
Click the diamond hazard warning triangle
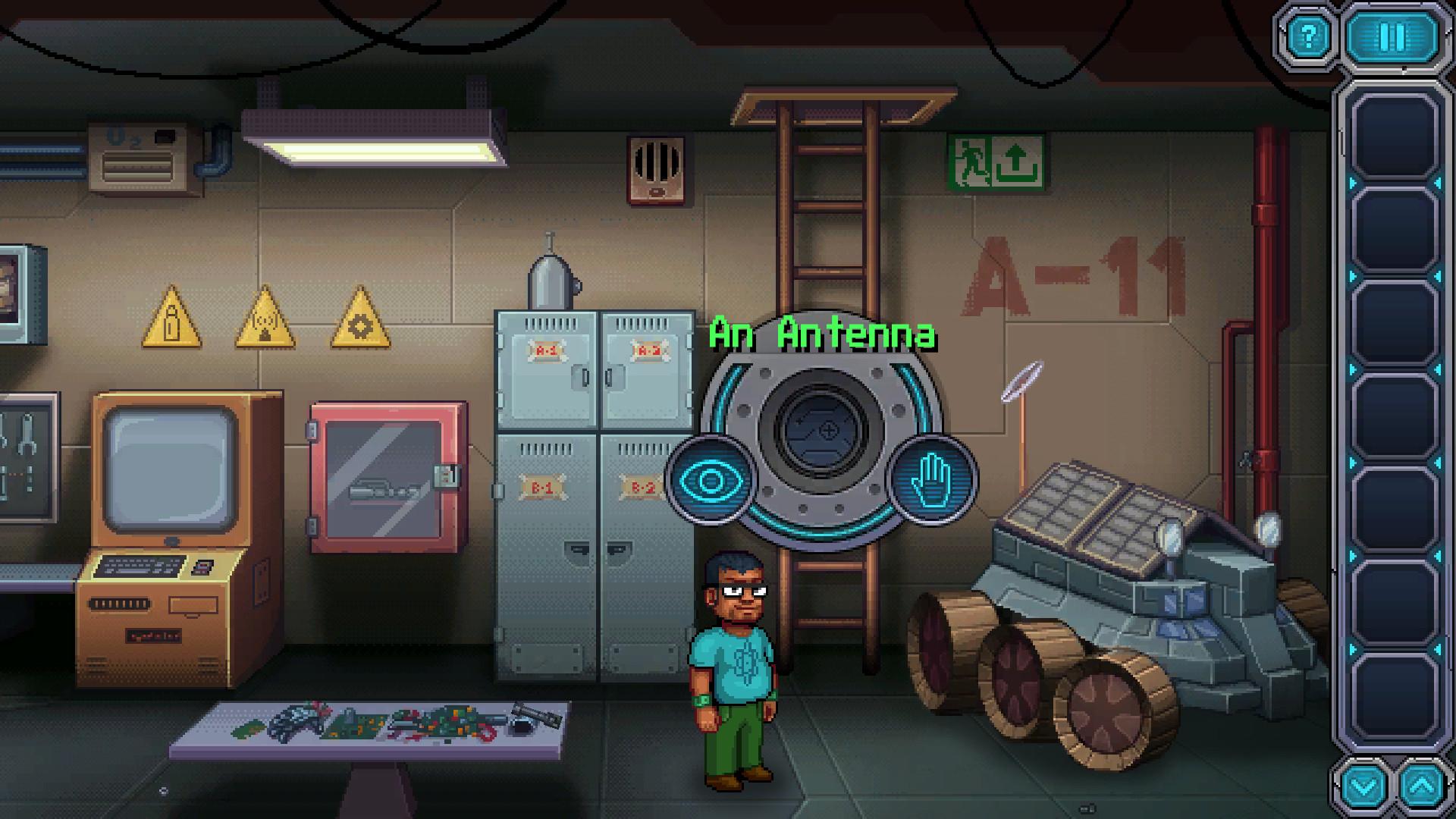pyautogui.click(x=359, y=322)
